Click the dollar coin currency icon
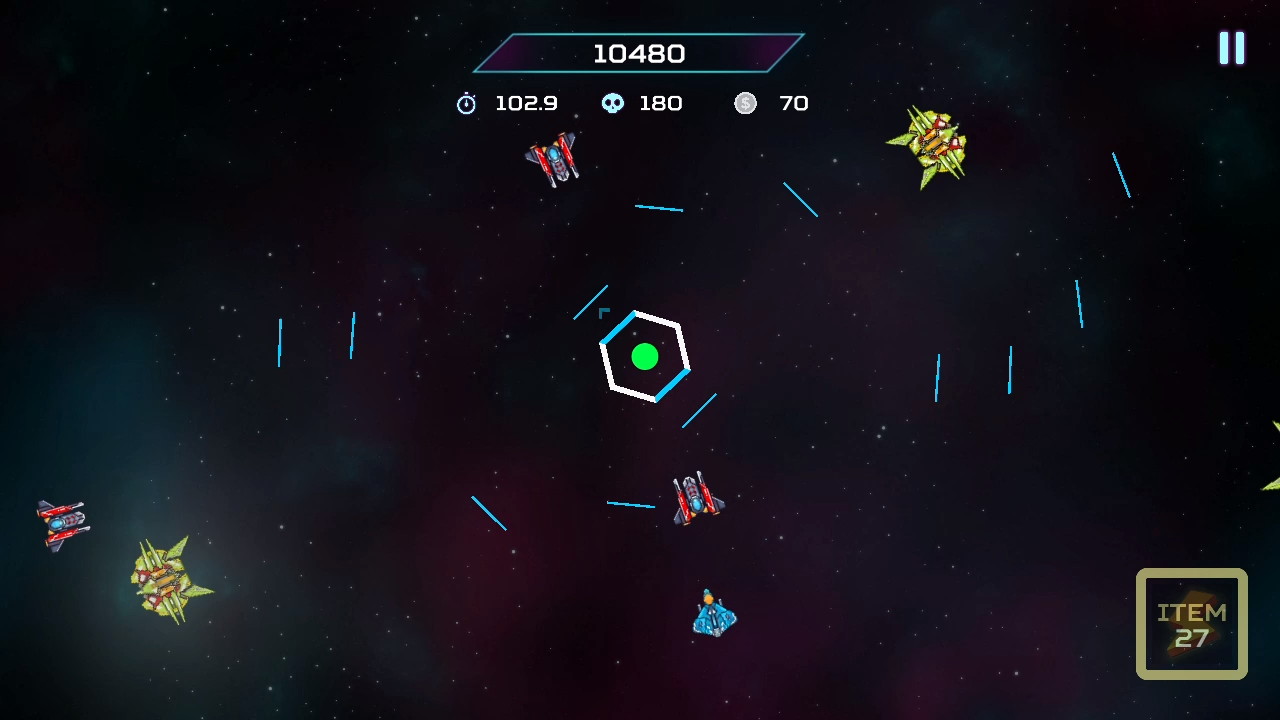The width and height of the screenshot is (1280, 720). tap(745, 103)
